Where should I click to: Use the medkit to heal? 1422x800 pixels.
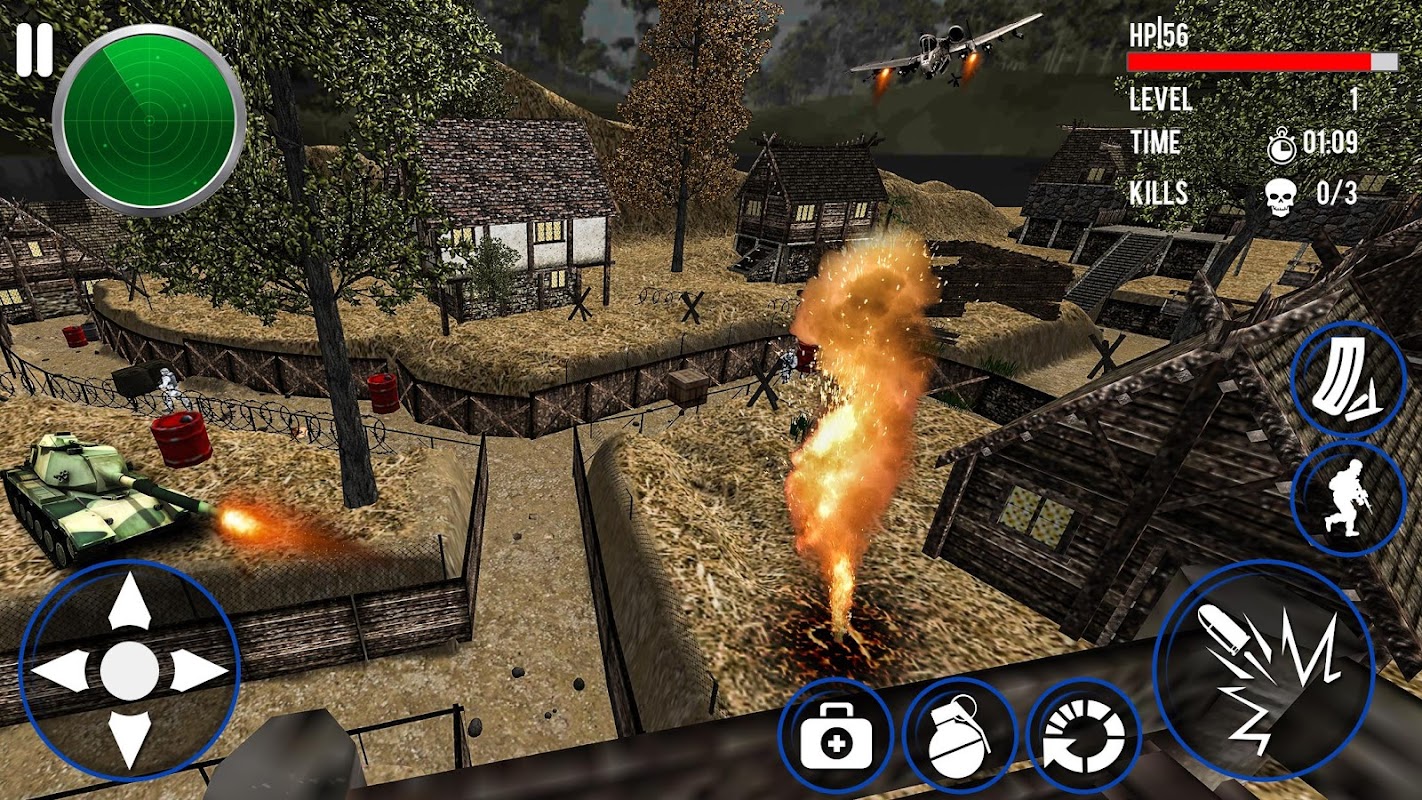coord(836,736)
